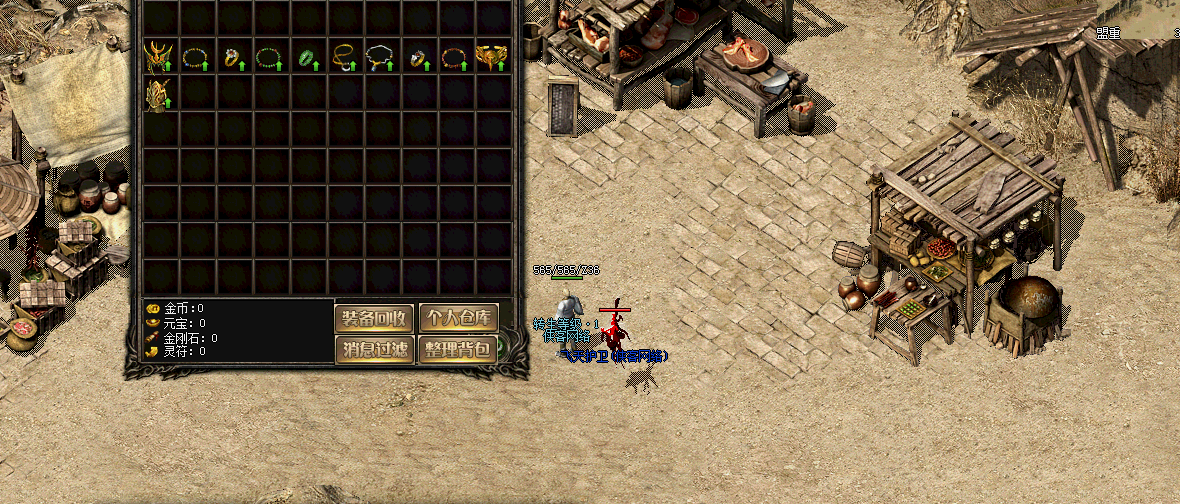Open the 个人仓库 personal warehouse
The width and height of the screenshot is (1180, 504).
(x=458, y=318)
